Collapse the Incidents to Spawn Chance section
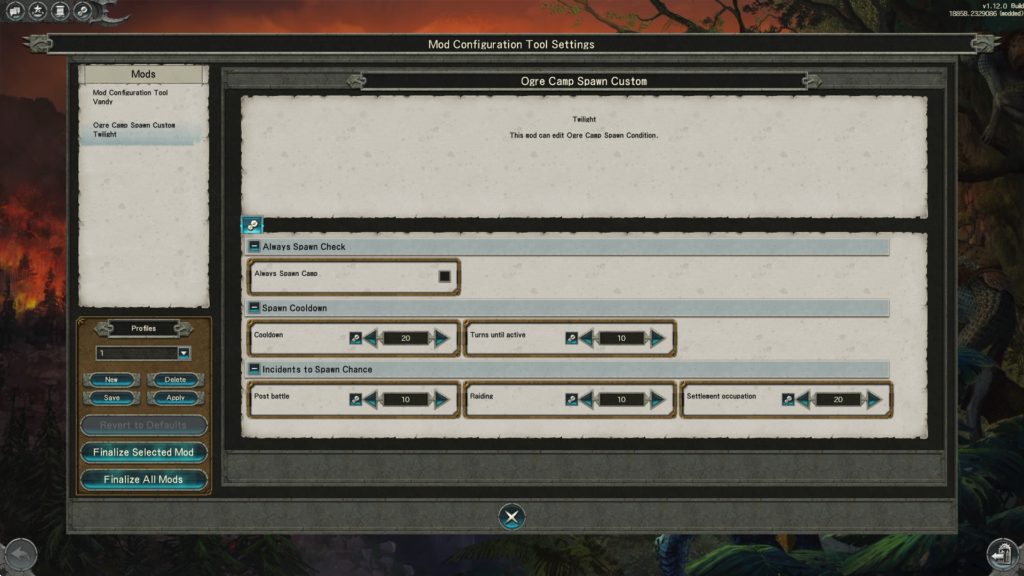The width and height of the screenshot is (1024, 576). click(x=254, y=370)
